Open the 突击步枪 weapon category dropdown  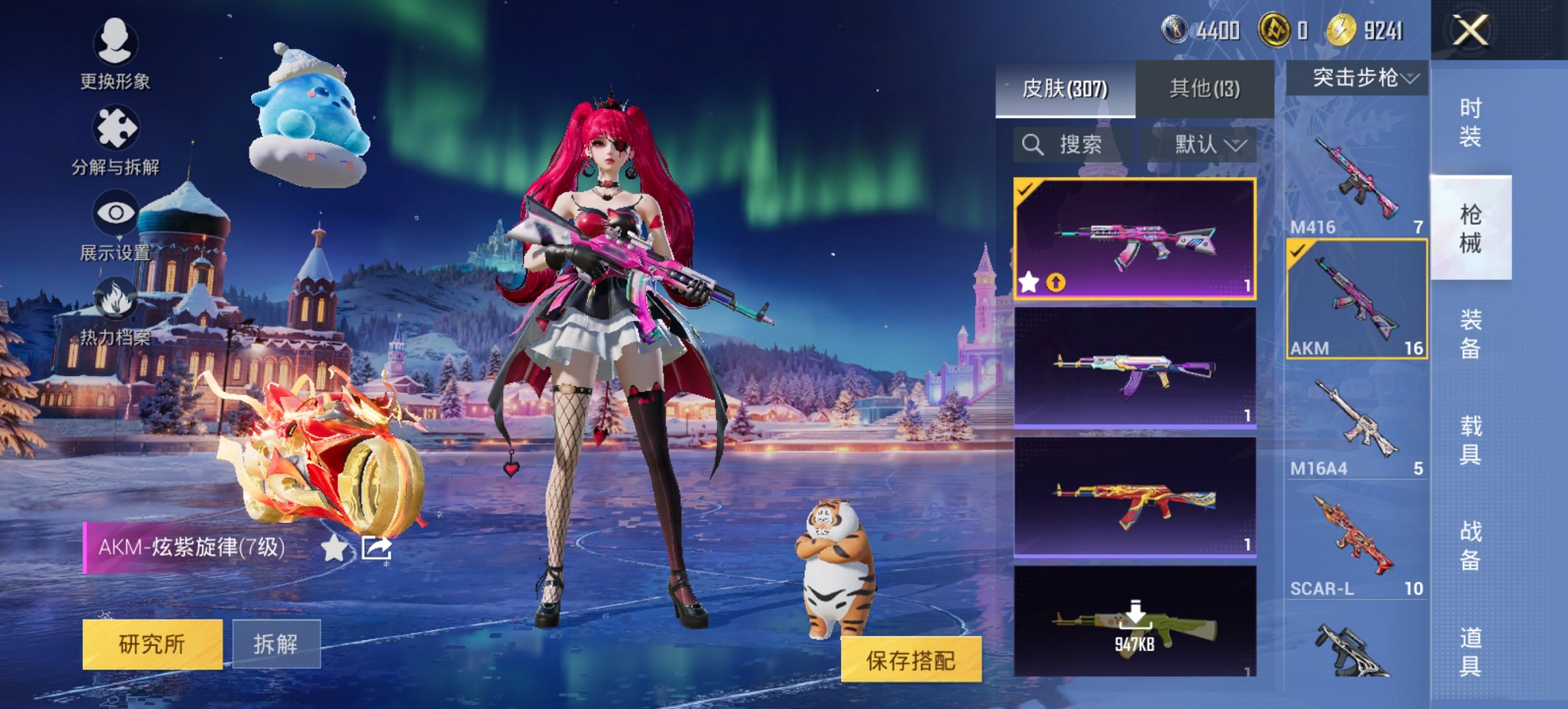pyautogui.click(x=1362, y=78)
